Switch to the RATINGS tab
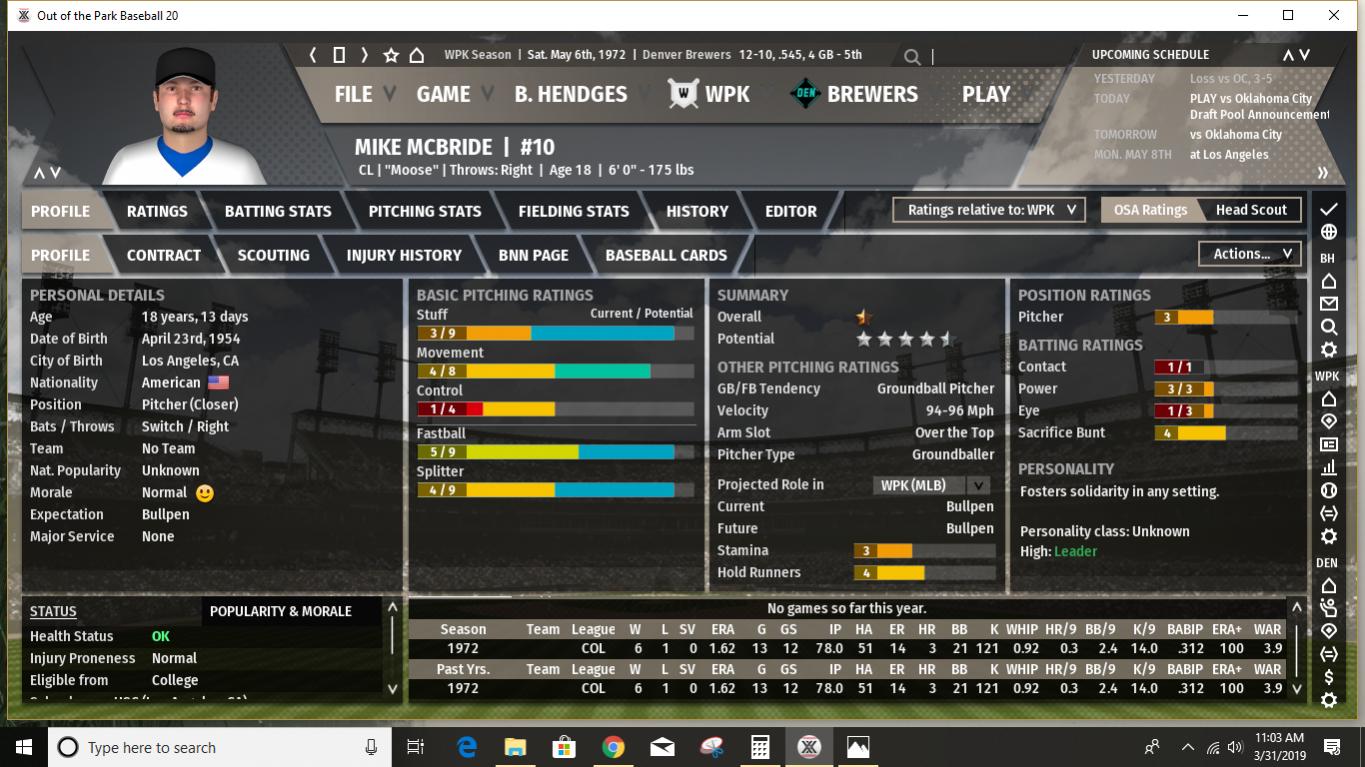Image resolution: width=1365 pixels, height=767 pixels. coord(157,211)
